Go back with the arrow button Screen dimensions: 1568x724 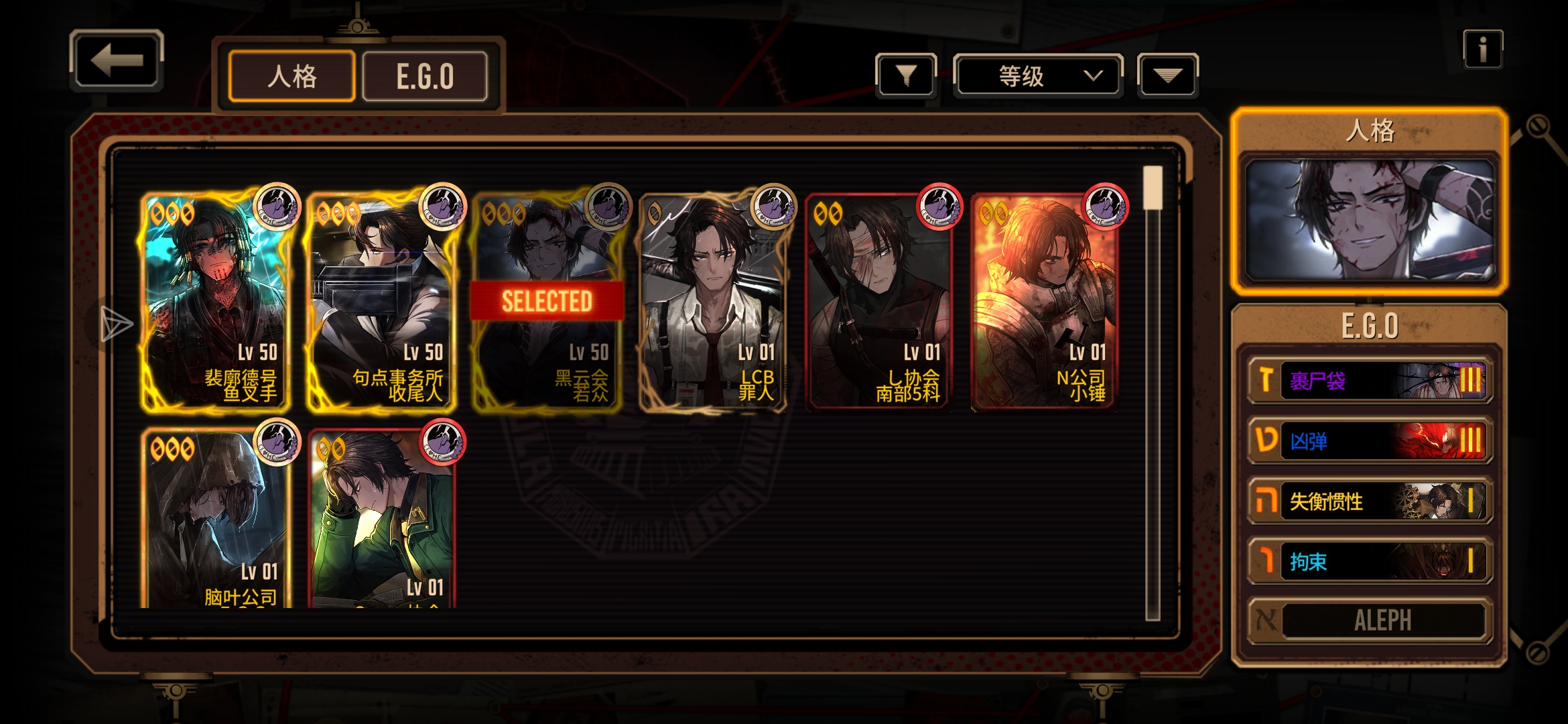coord(117,60)
